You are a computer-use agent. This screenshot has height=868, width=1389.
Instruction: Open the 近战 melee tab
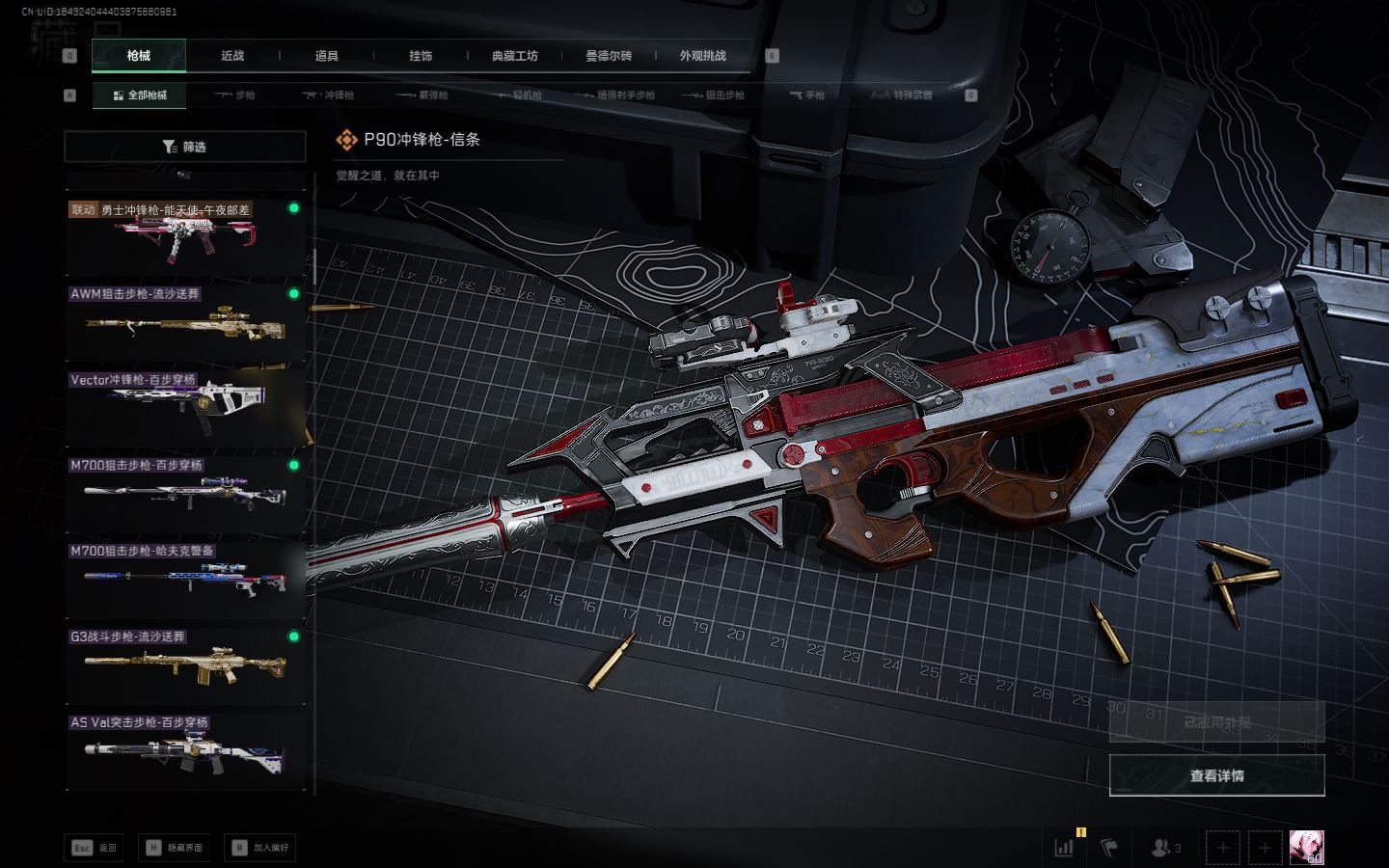click(232, 56)
